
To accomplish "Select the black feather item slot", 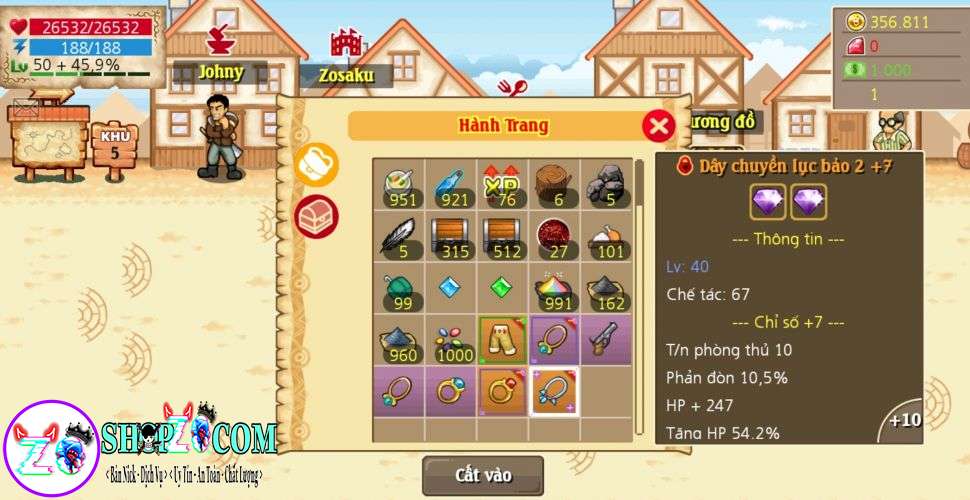I will pyautogui.click(x=400, y=236).
